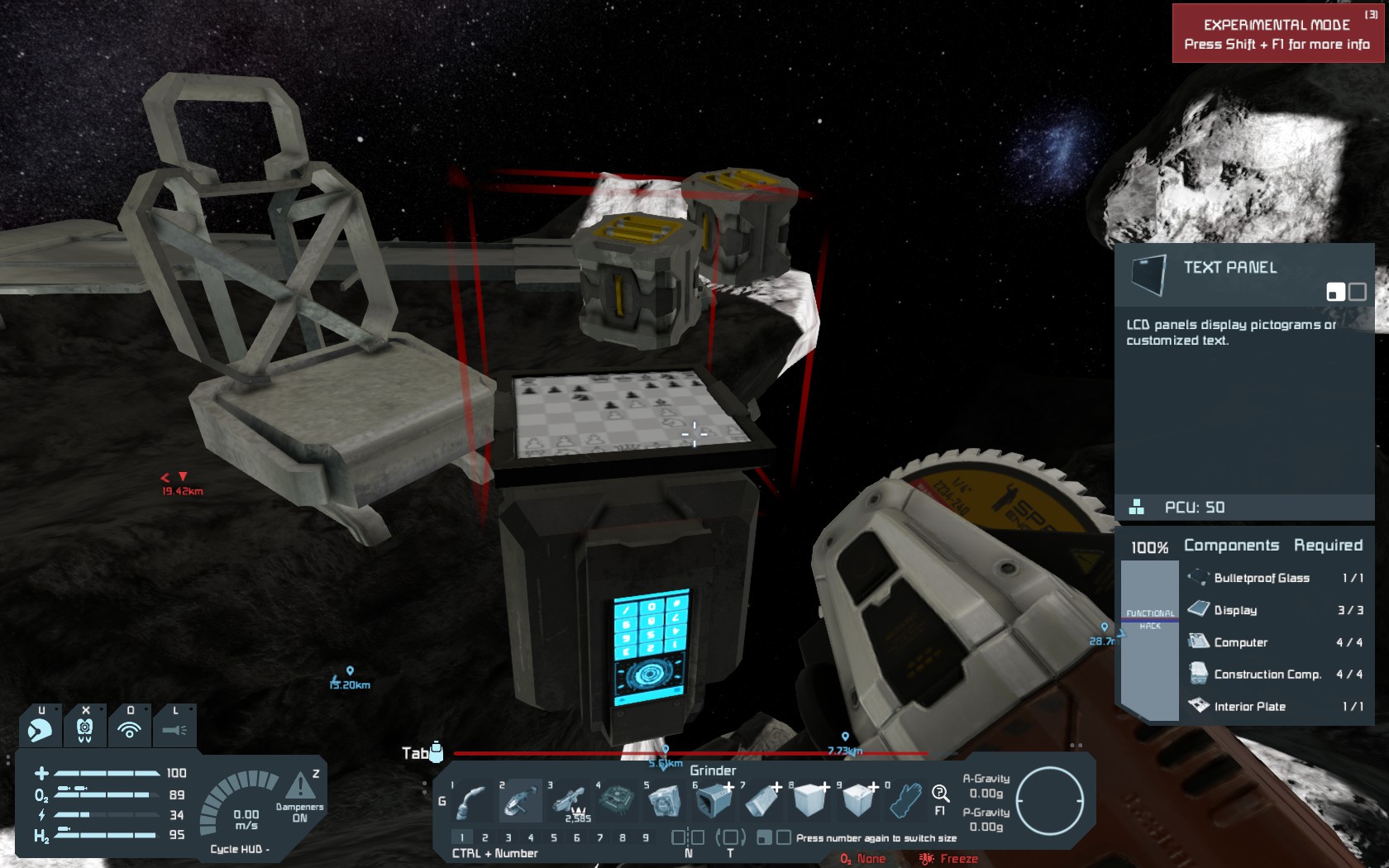Toggle the Dampeners warning indicator

(x=300, y=785)
